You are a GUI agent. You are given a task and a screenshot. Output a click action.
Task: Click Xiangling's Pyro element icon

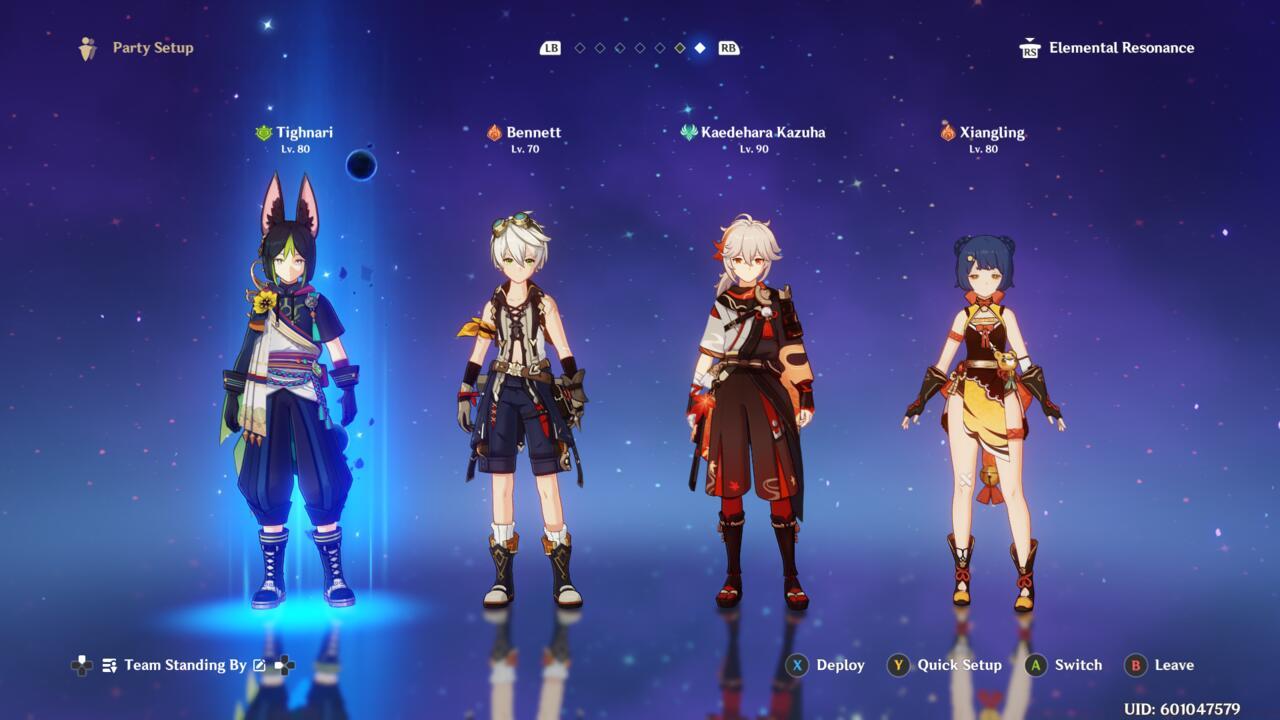point(946,131)
